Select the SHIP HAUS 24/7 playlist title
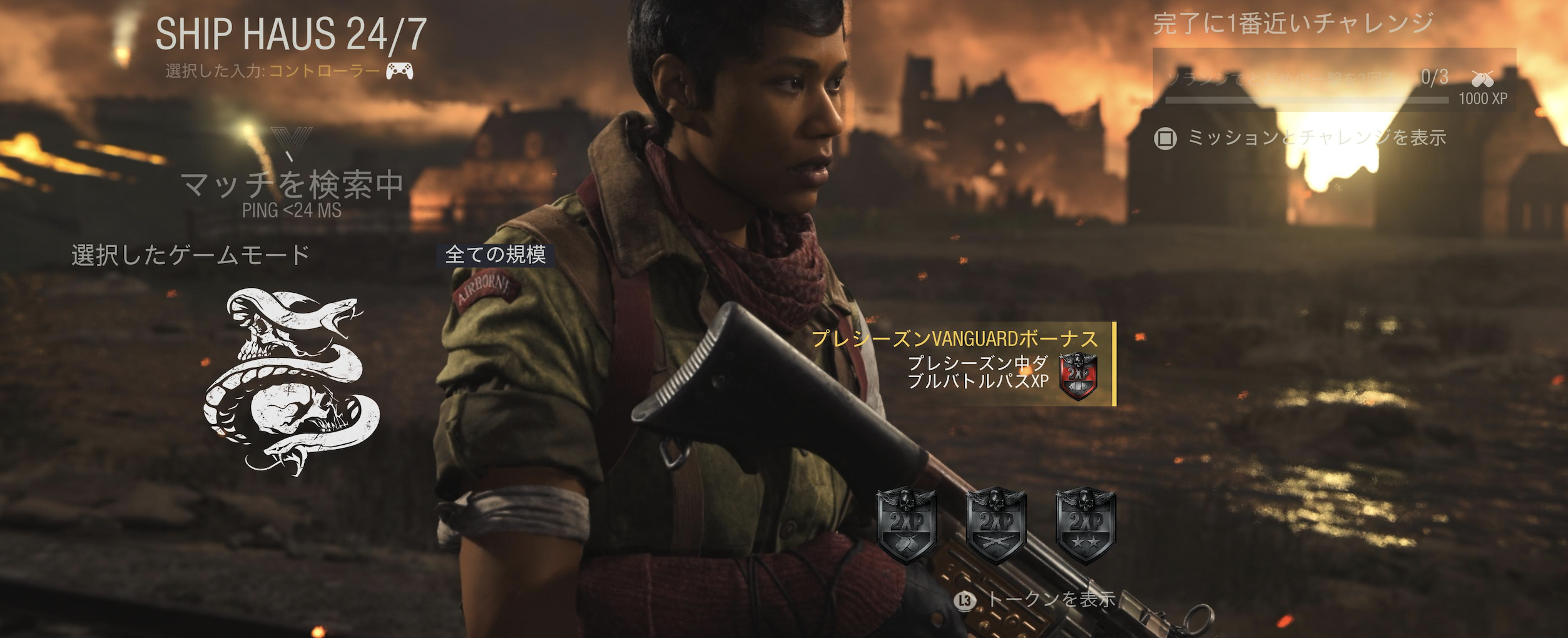The width and height of the screenshot is (1568, 638). click(x=291, y=34)
